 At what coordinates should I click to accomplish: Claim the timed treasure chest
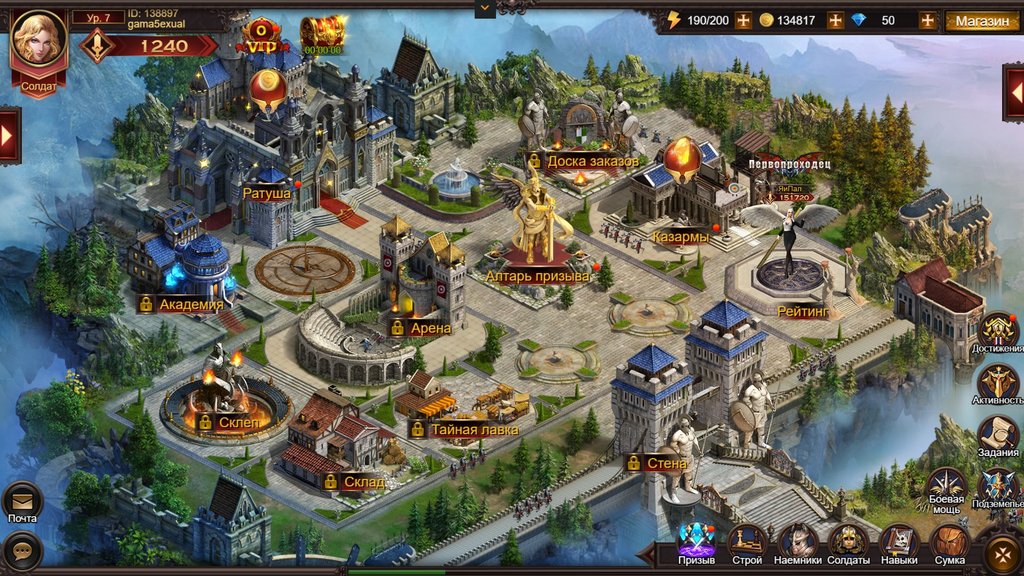pos(323,34)
